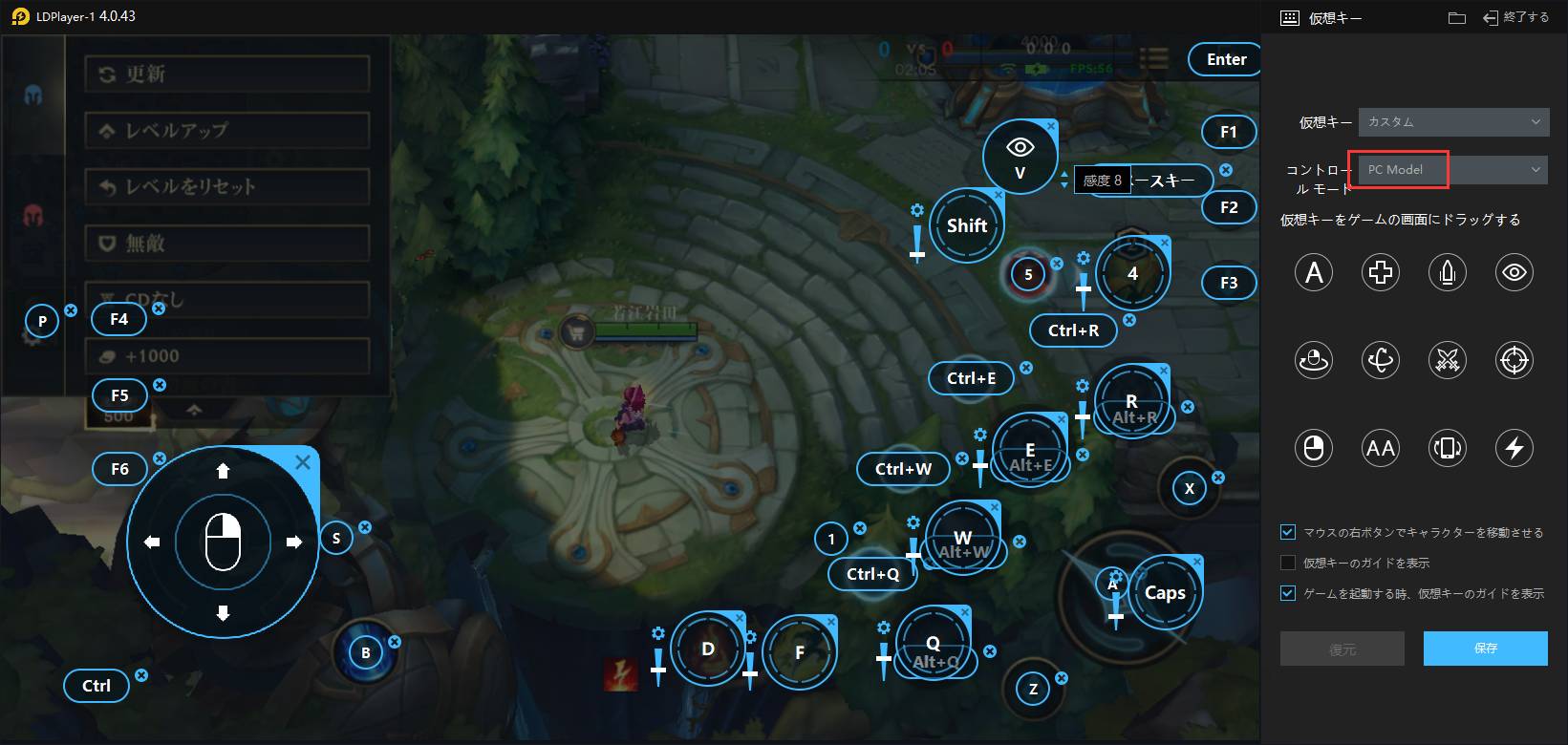Select the 更新 refresh menu entry

pos(227,74)
